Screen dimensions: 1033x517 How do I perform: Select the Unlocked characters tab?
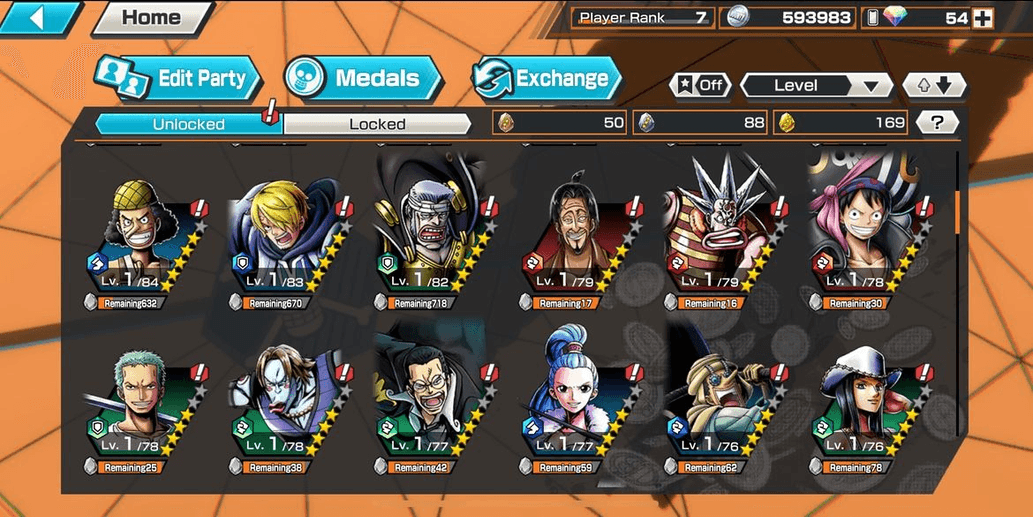pyautogui.click(x=188, y=124)
